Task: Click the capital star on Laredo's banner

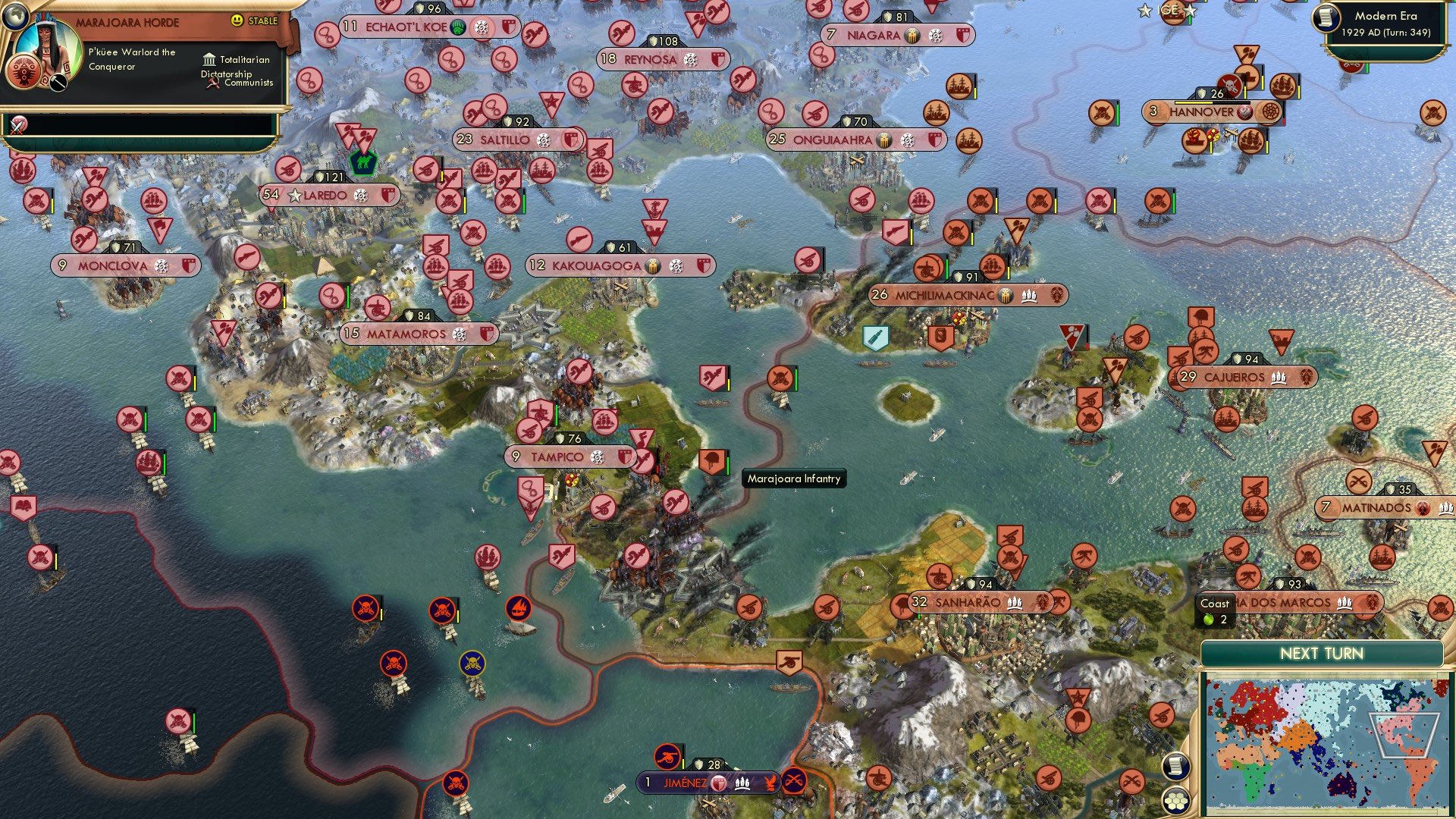Action: pyautogui.click(x=293, y=195)
